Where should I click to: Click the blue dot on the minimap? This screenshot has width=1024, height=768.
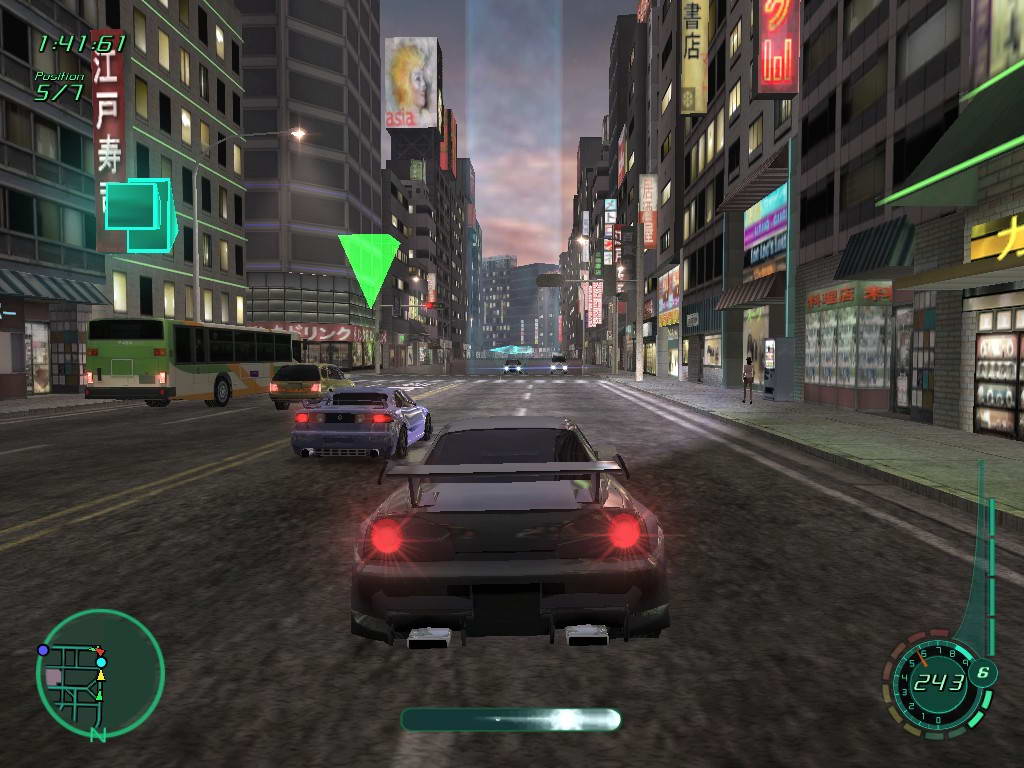pos(43,650)
